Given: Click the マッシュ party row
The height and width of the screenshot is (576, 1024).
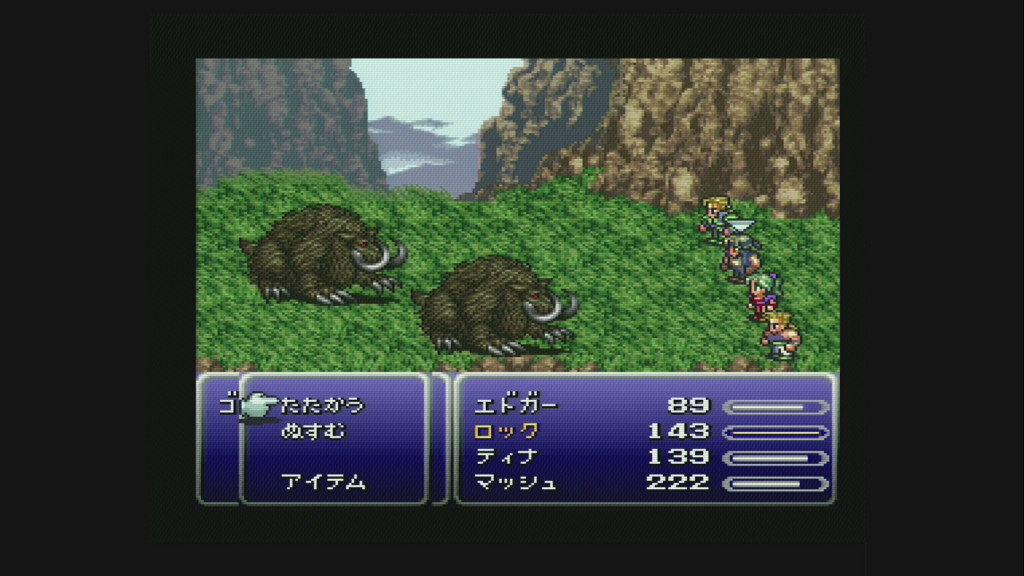Looking at the screenshot, I should [x=515, y=483].
